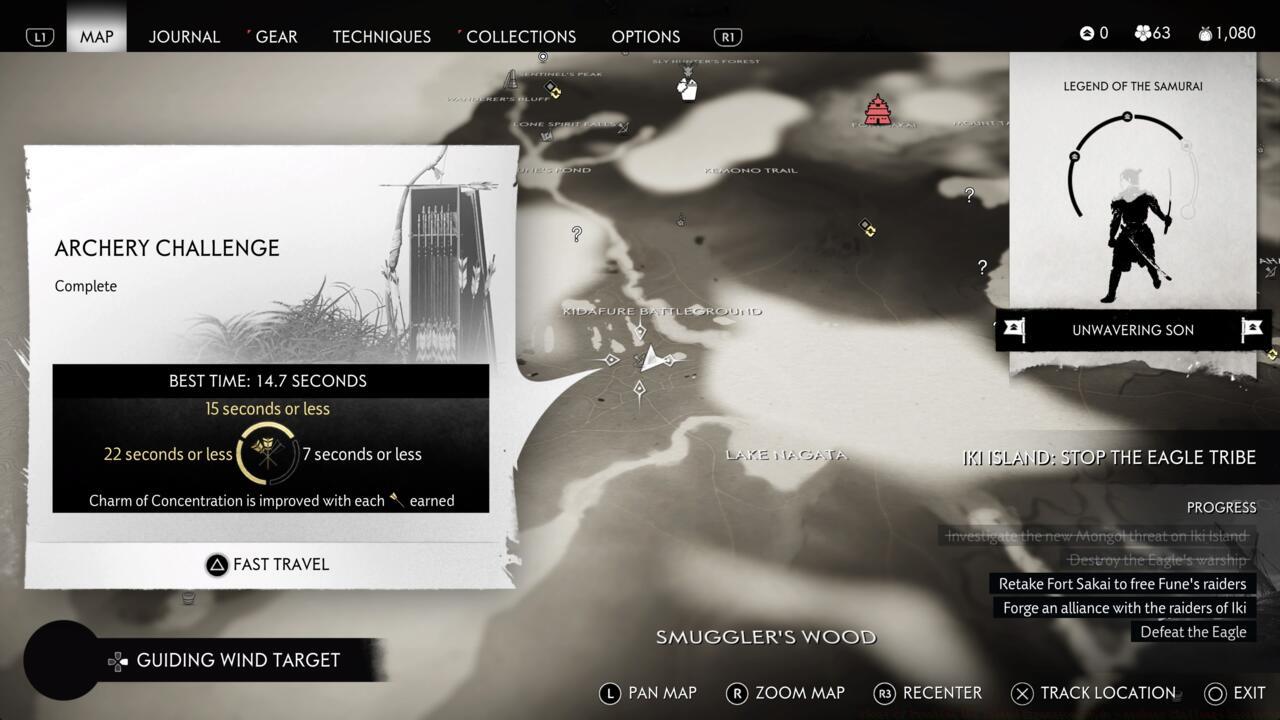1280x720 pixels.
Task: Set the Guiding Wind Target
Action: pyautogui.click(x=237, y=660)
